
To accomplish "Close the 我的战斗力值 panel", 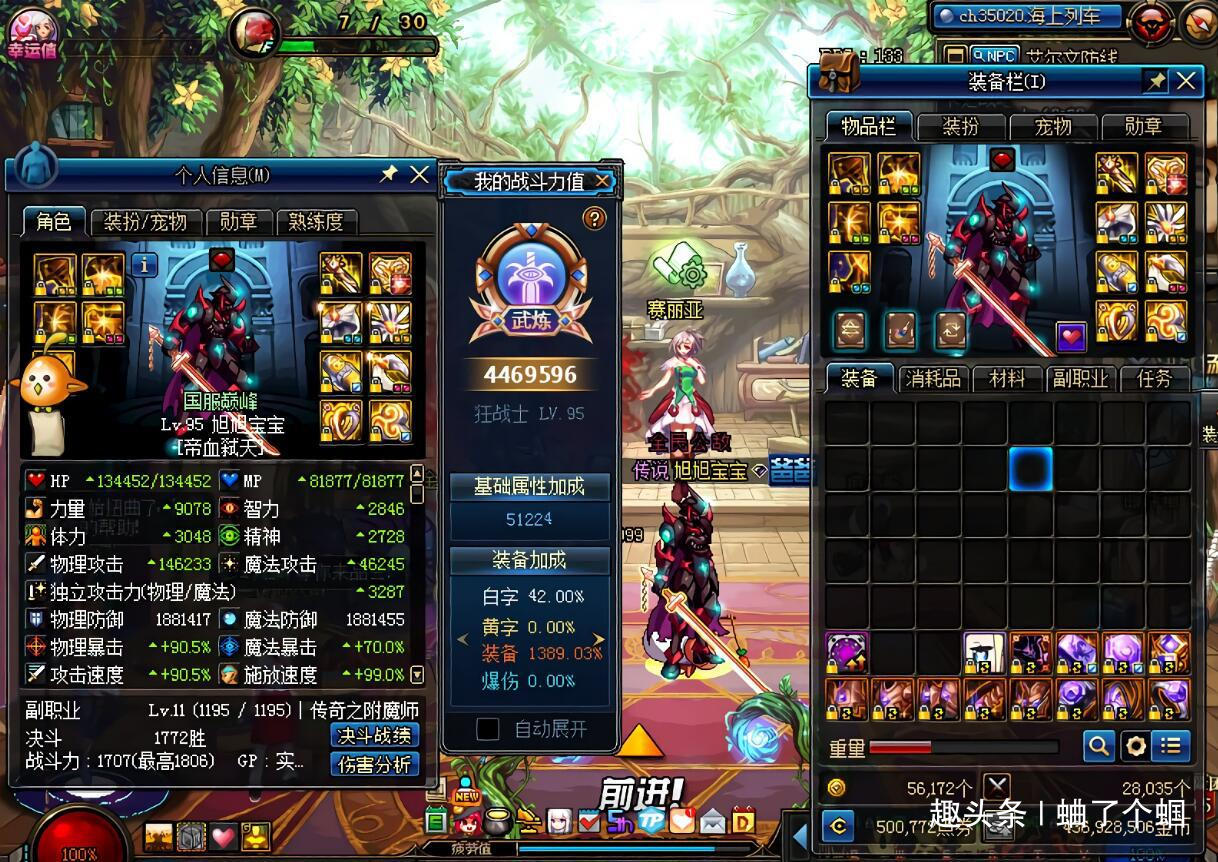I will tap(602, 181).
